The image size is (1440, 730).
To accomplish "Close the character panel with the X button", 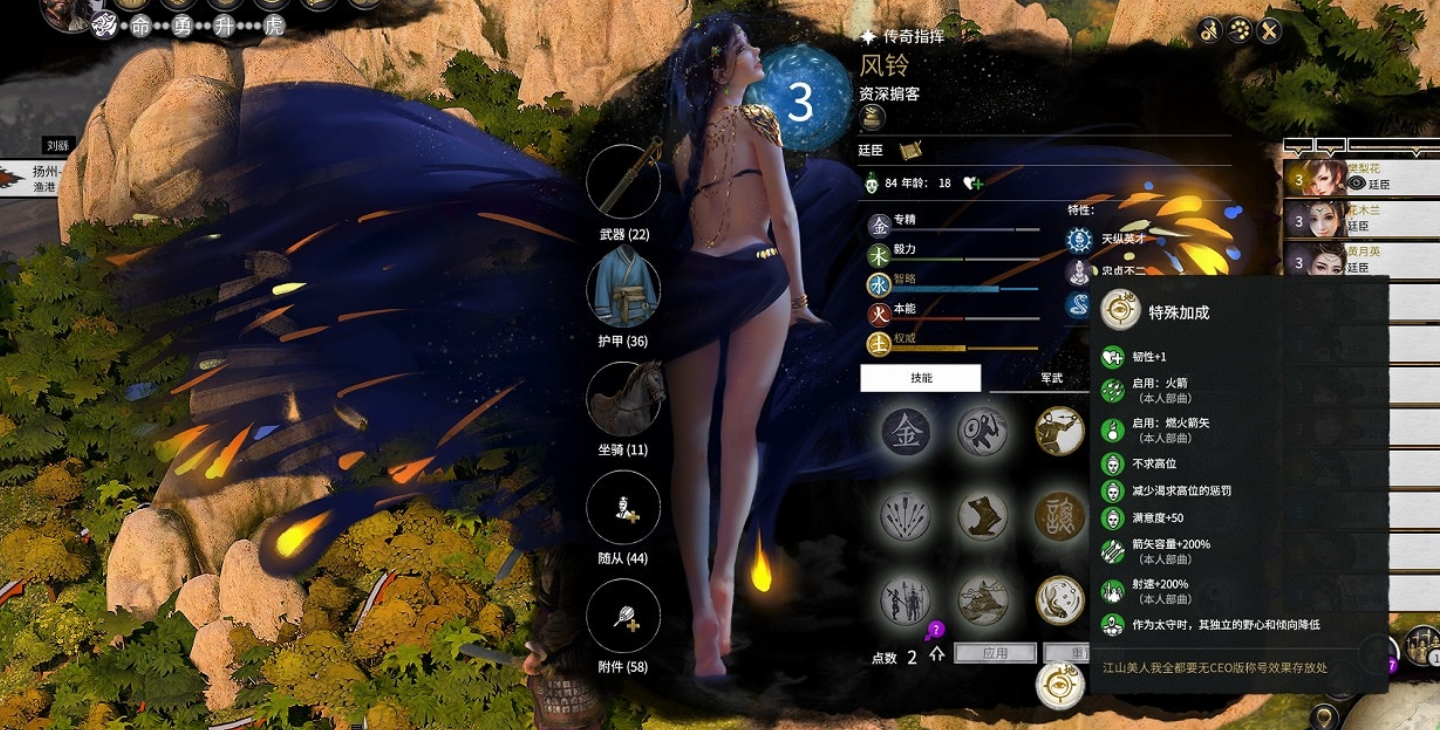I will 1269,31.
